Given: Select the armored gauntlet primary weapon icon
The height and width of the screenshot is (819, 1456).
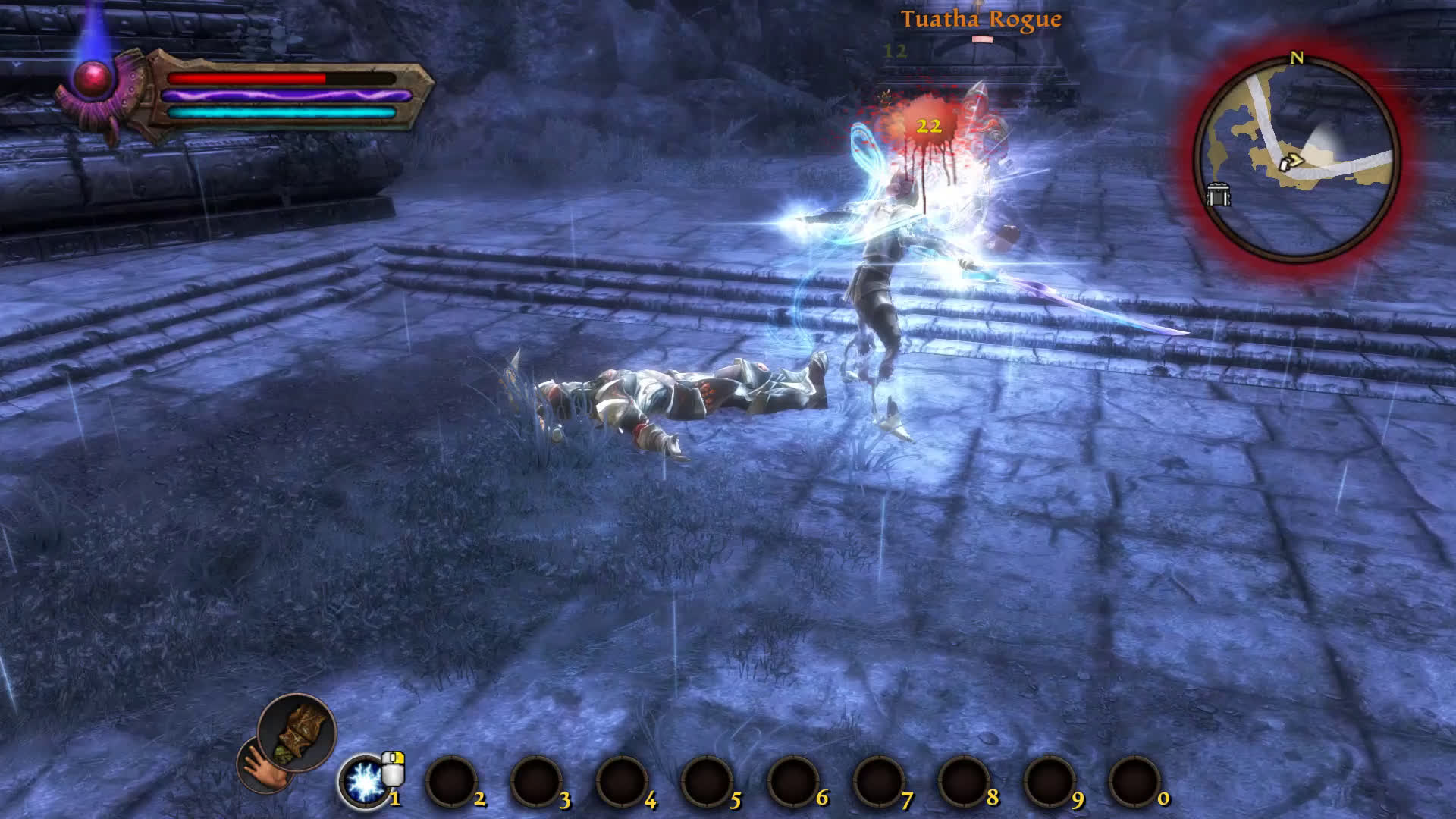Looking at the screenshot, I should click(297, 732).
